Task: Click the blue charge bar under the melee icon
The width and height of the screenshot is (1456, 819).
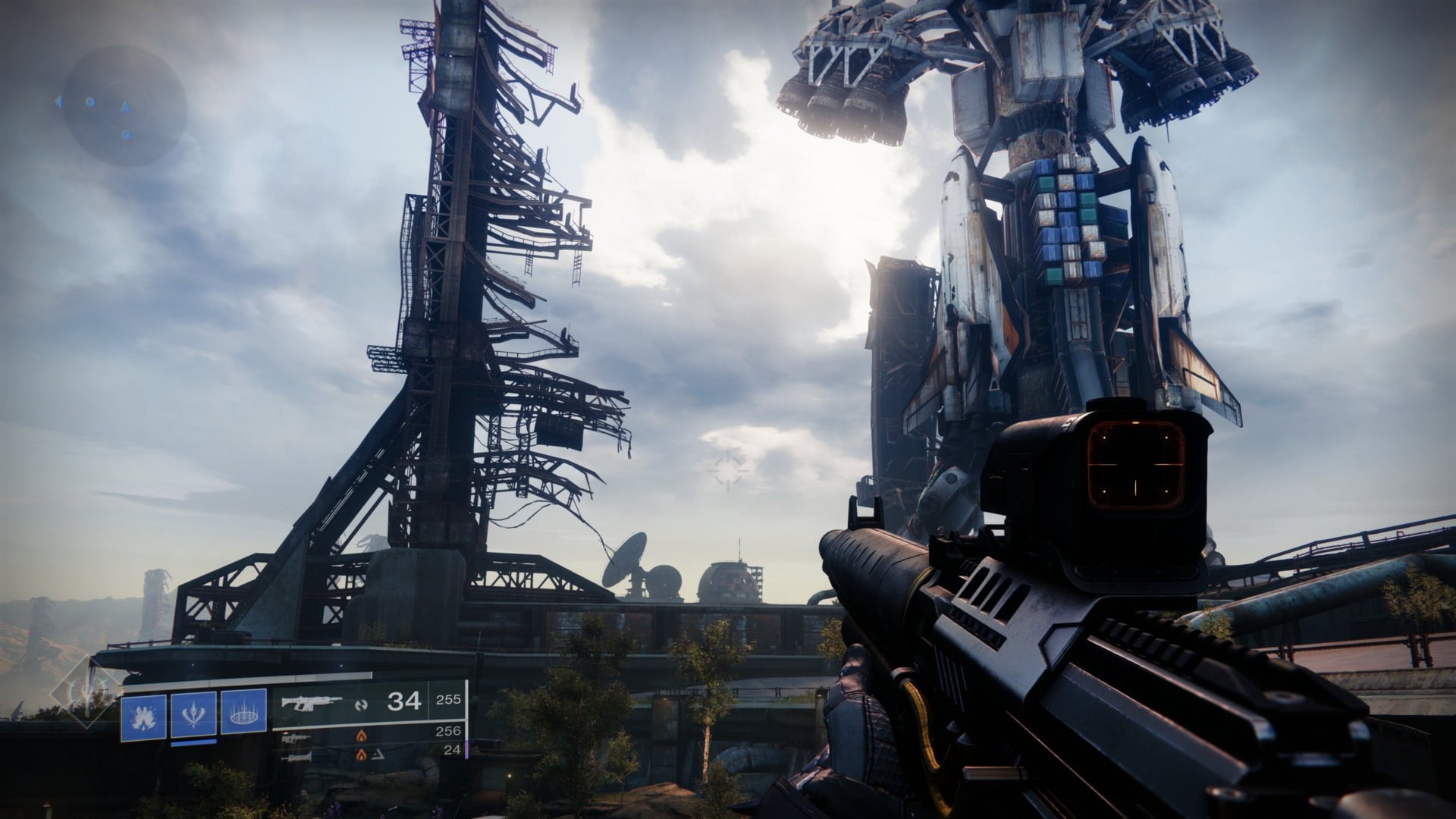Action: click(x=193, y=743)
